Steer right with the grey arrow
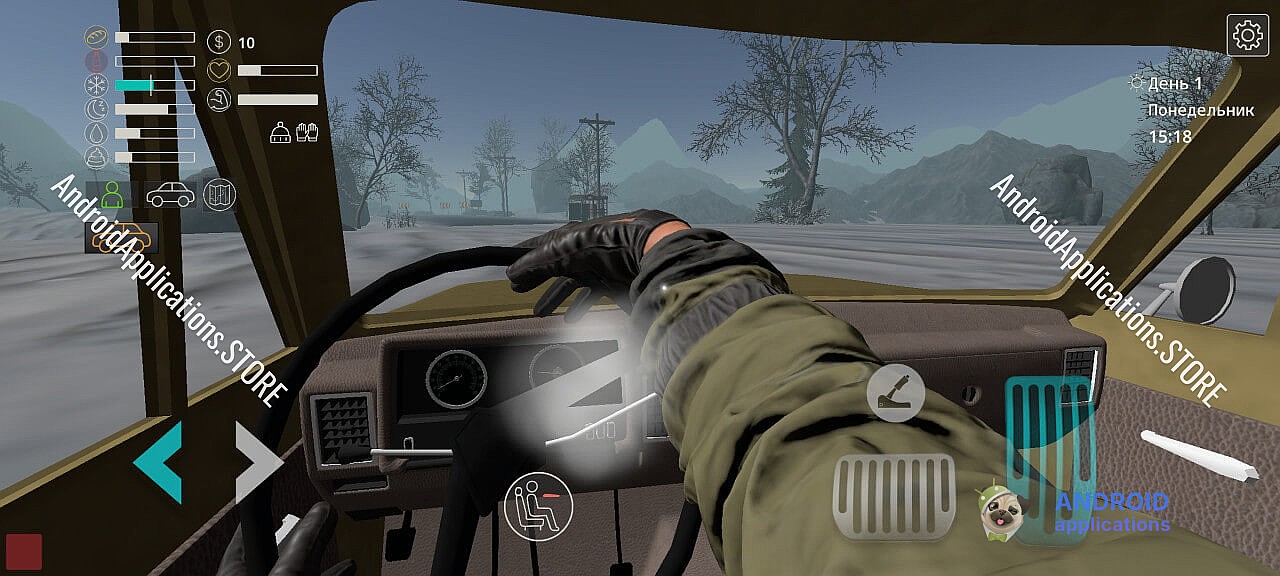This screenshot has height=576, width=1280. [259, 461]
